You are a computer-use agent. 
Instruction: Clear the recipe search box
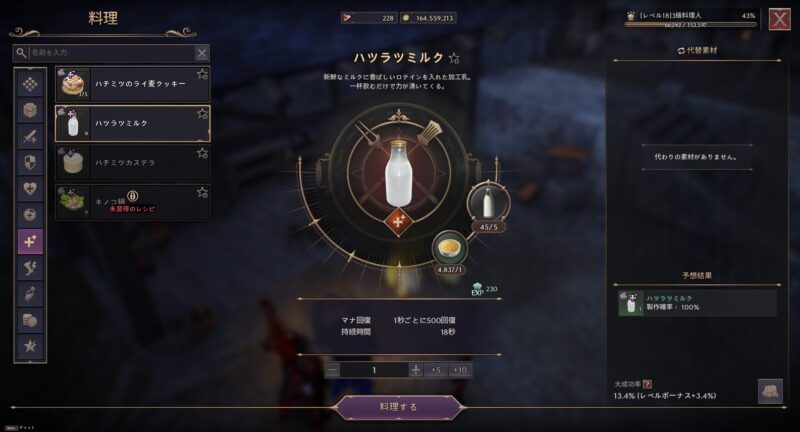coord(202,53)
